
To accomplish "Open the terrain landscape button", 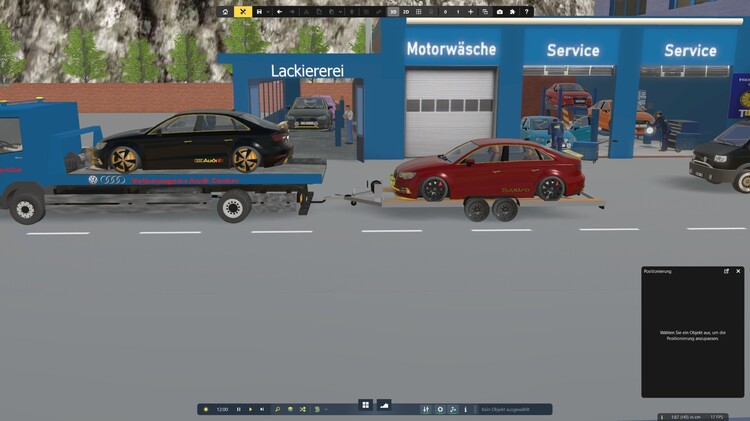I will [x=384, y=405].
